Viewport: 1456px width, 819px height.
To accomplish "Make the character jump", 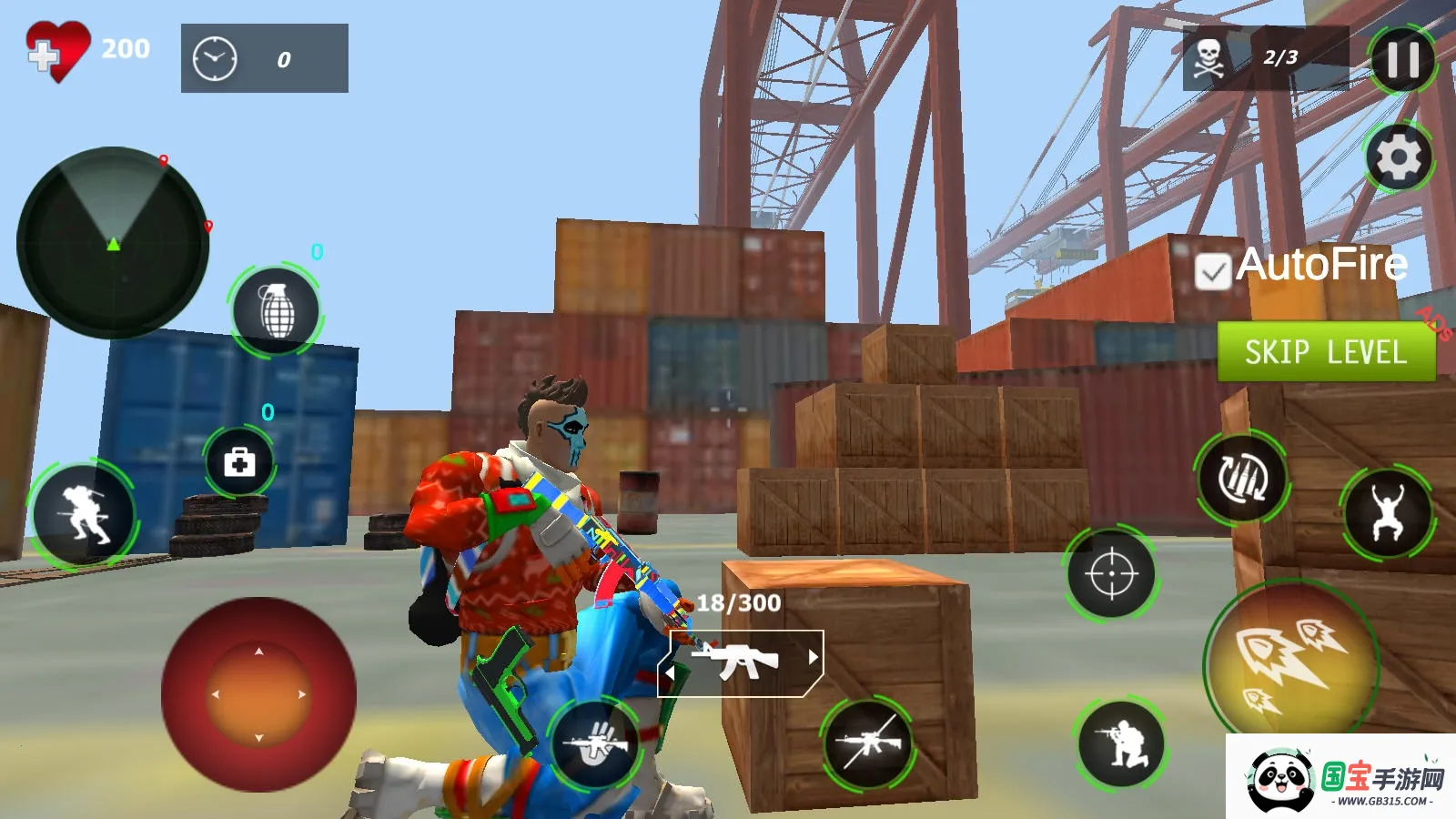I will coord(1387,513).
